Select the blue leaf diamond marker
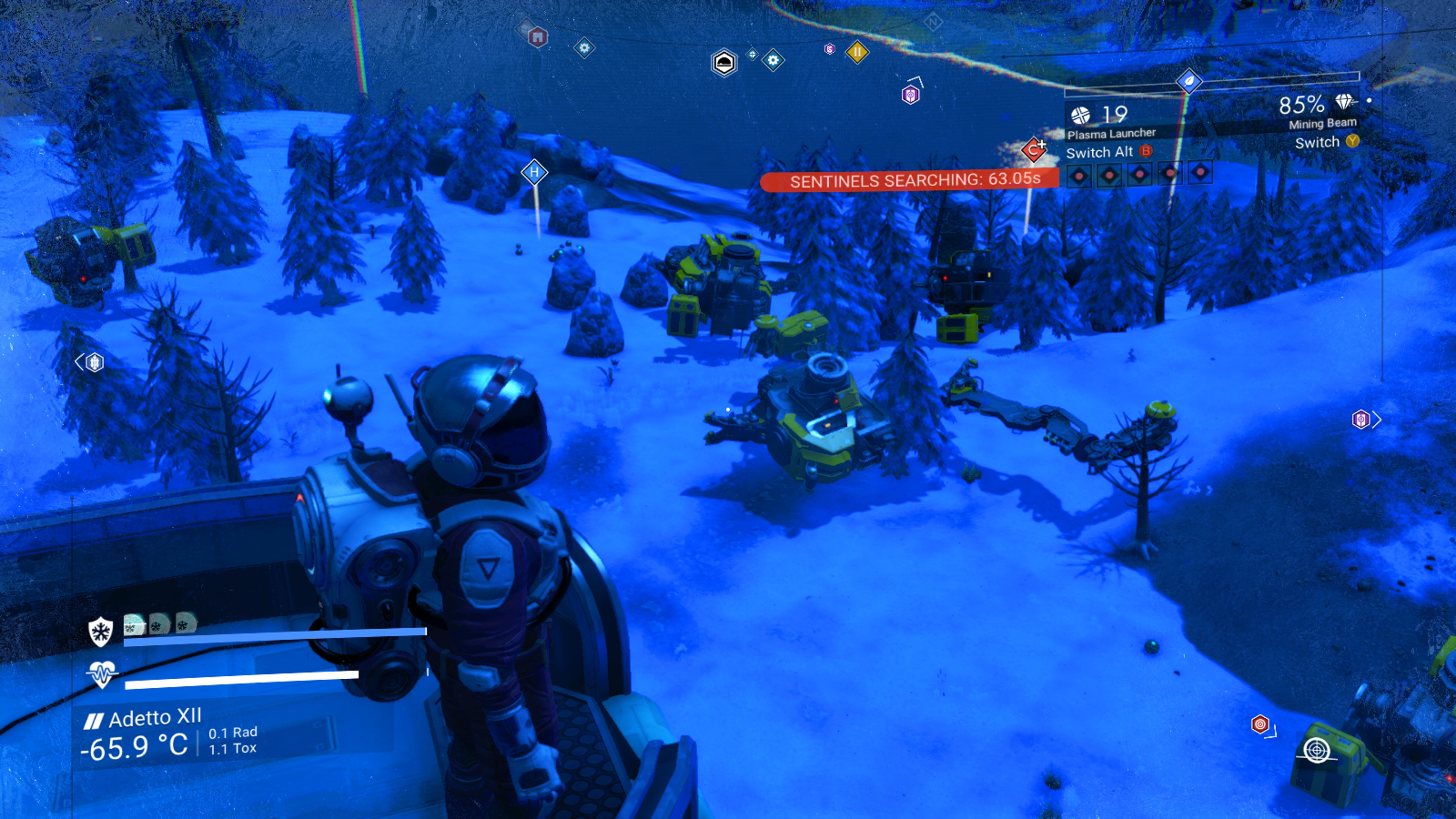Image resolution: width=1456 pixels, height=819 pixels. point(1189,82)
